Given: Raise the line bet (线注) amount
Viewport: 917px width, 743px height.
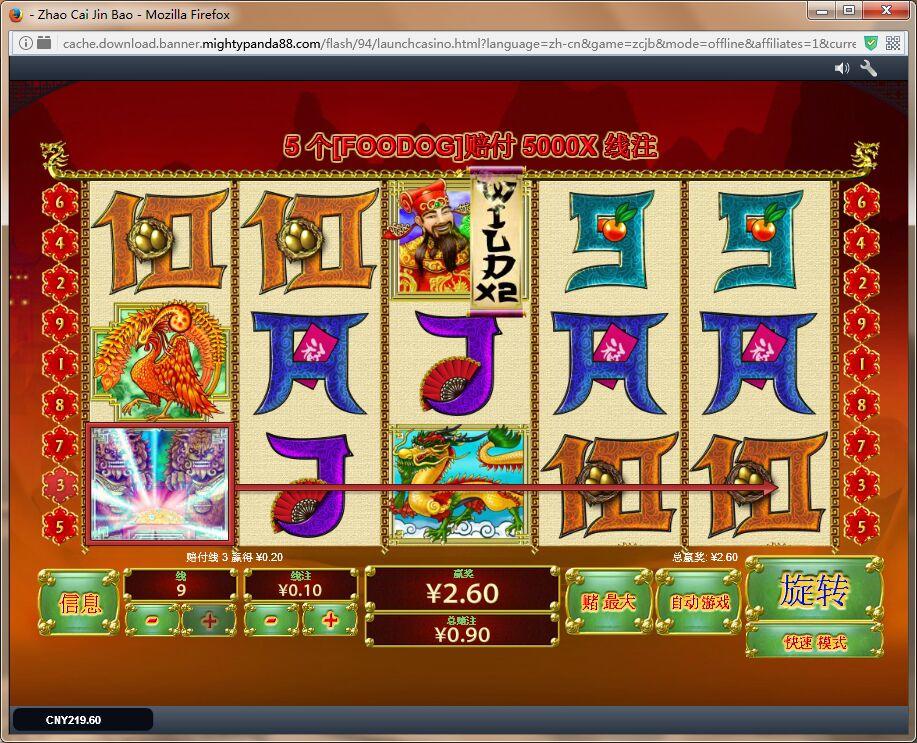Looking at the screenshot, I should (330, 620).
